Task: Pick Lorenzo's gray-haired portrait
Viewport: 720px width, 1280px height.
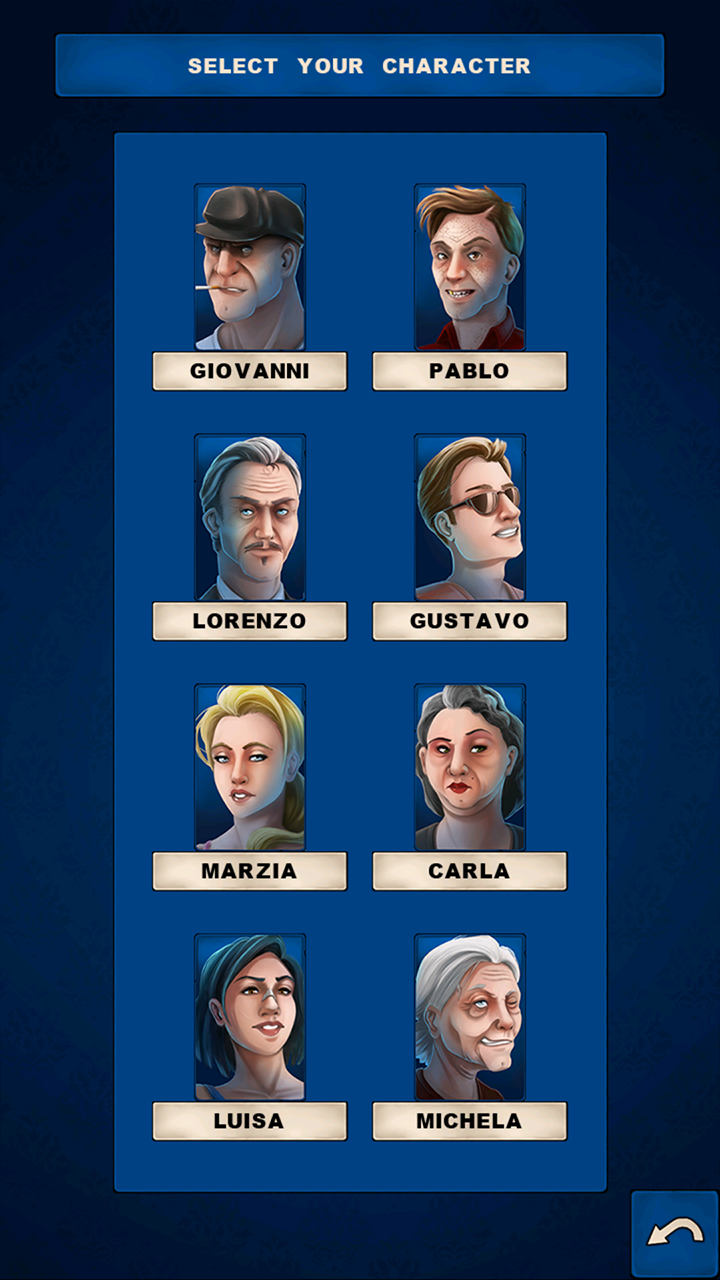Action: pos(250,517)
